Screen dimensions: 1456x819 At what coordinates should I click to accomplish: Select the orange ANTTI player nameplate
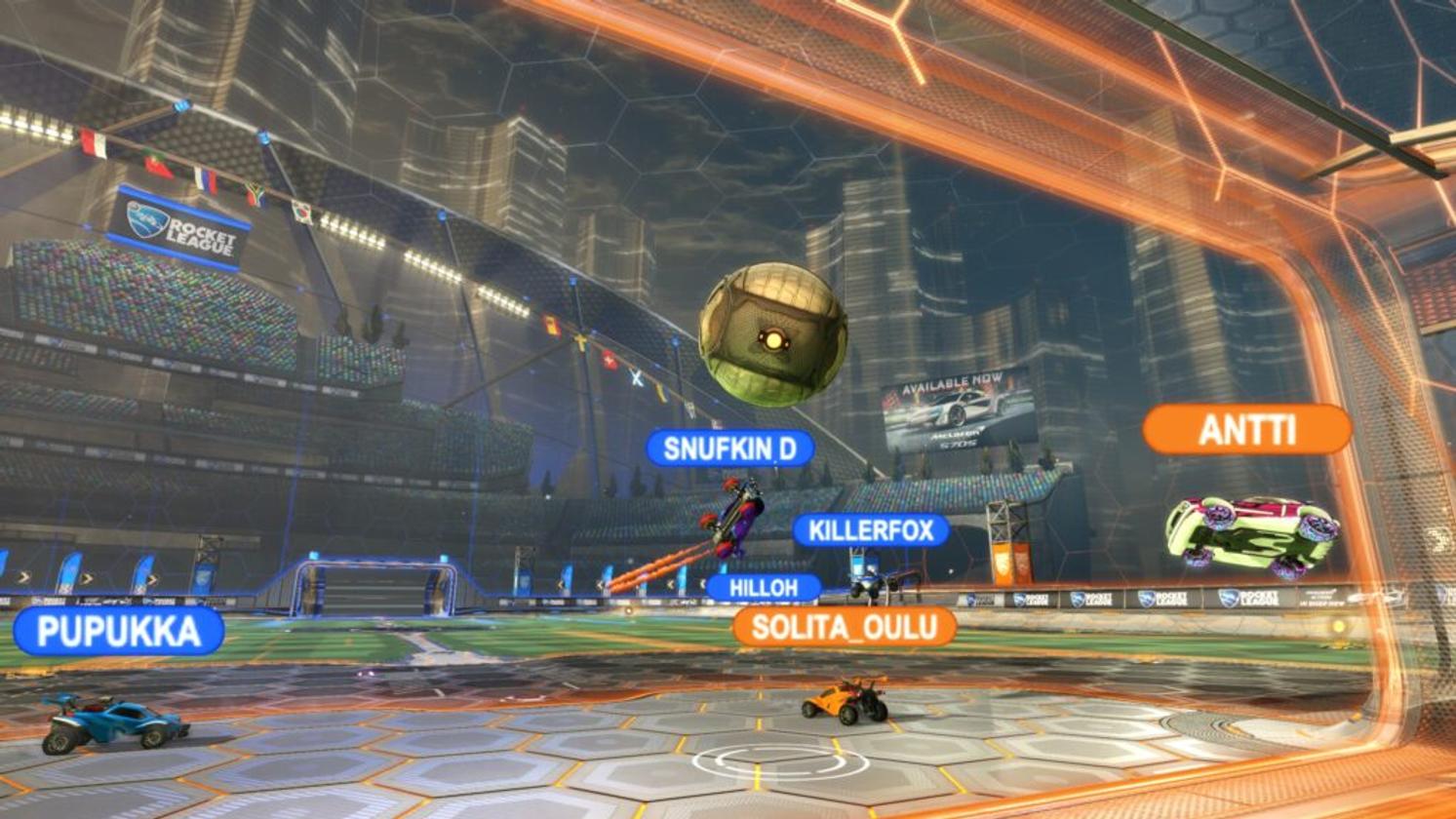click(1246, 430)
